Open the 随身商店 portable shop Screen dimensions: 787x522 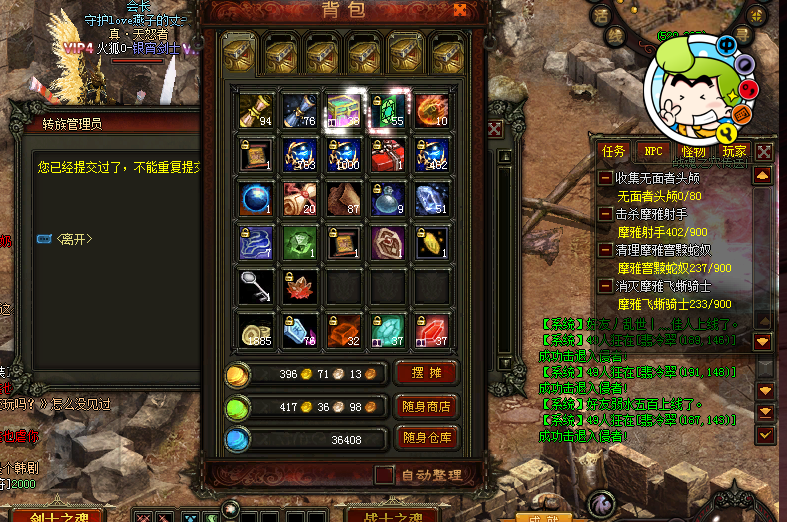pos(428,406)
